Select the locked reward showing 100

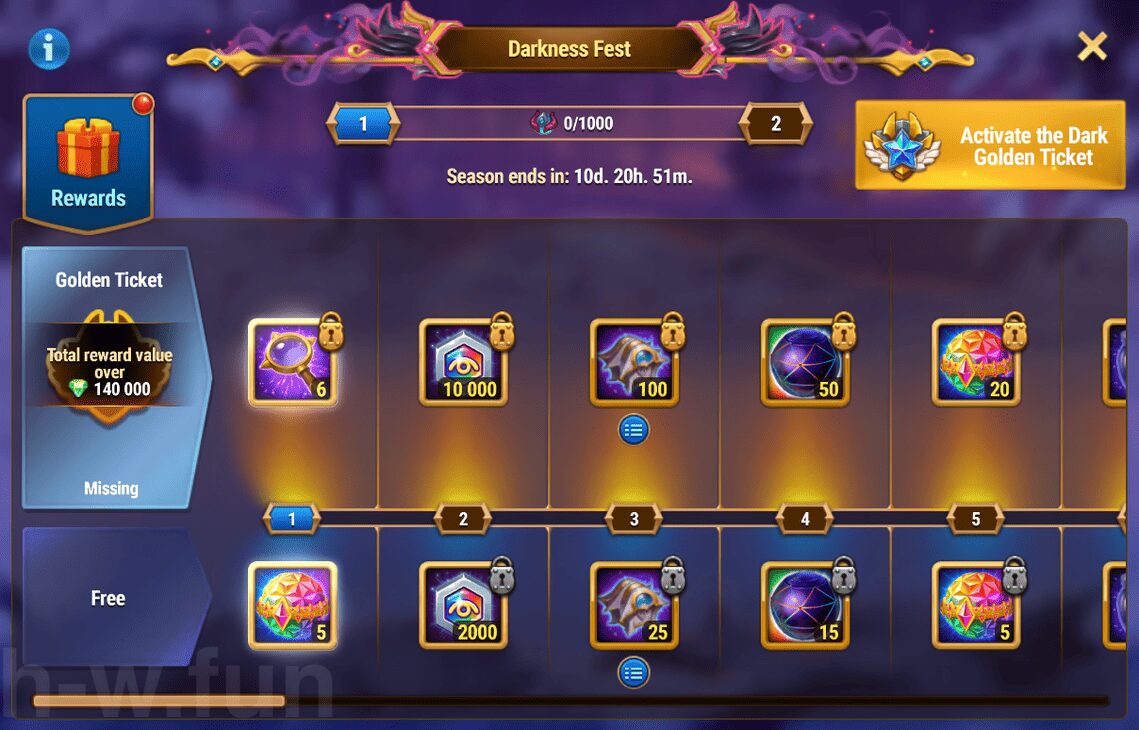tap(634, 362)
